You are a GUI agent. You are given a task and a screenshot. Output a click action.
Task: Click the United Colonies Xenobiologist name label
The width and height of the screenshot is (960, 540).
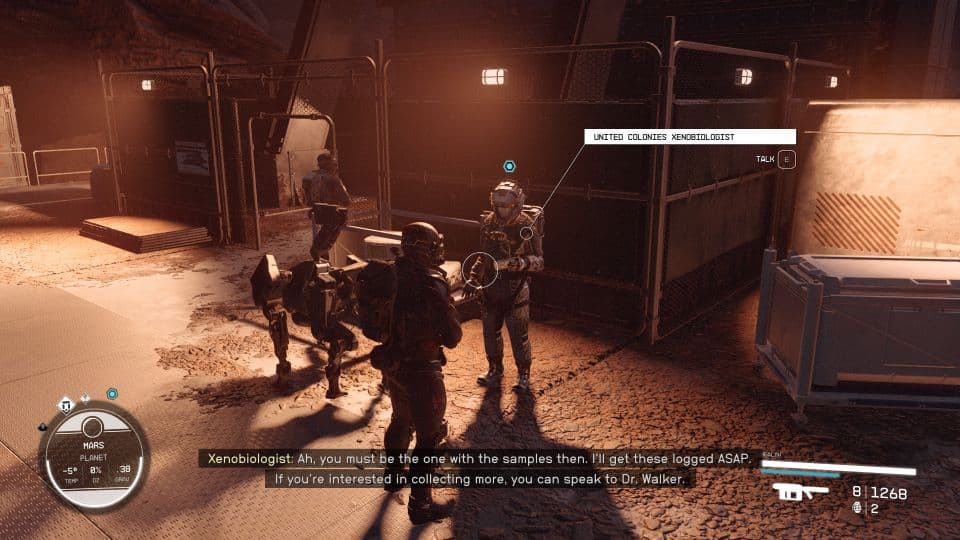(x=690, y=136)
